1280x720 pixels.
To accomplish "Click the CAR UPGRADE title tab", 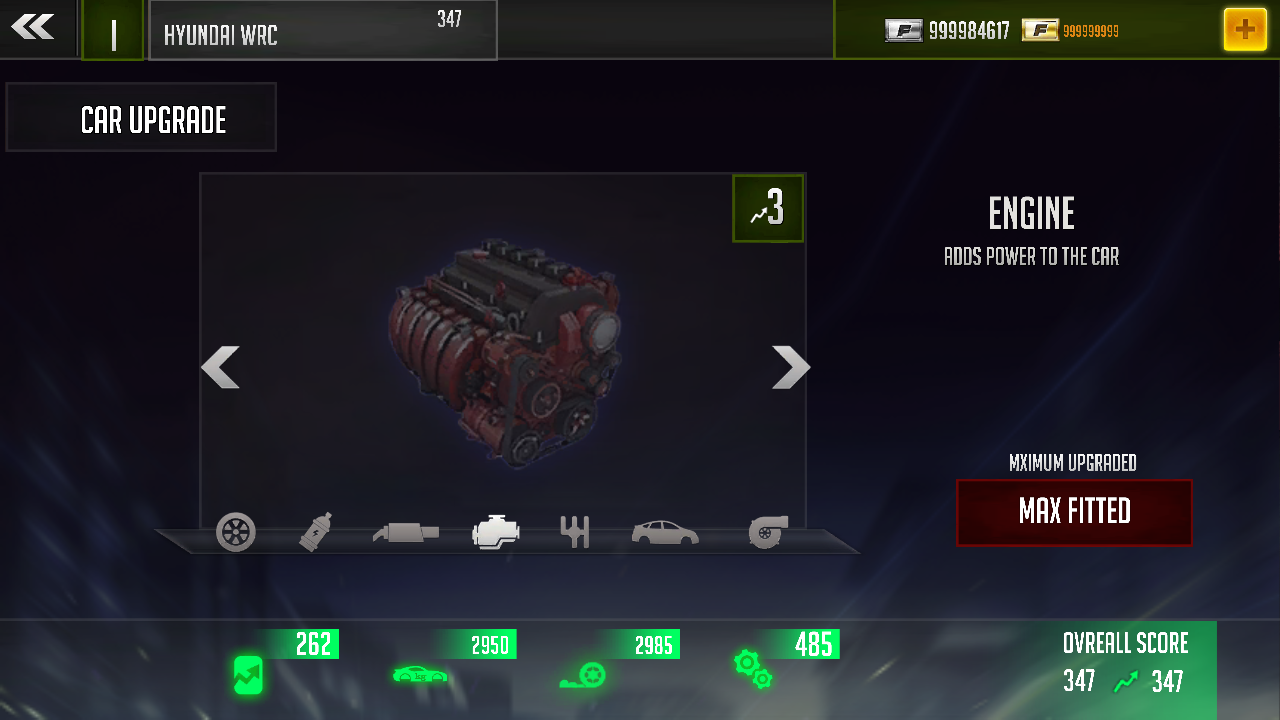I will (x=141, y=117).
